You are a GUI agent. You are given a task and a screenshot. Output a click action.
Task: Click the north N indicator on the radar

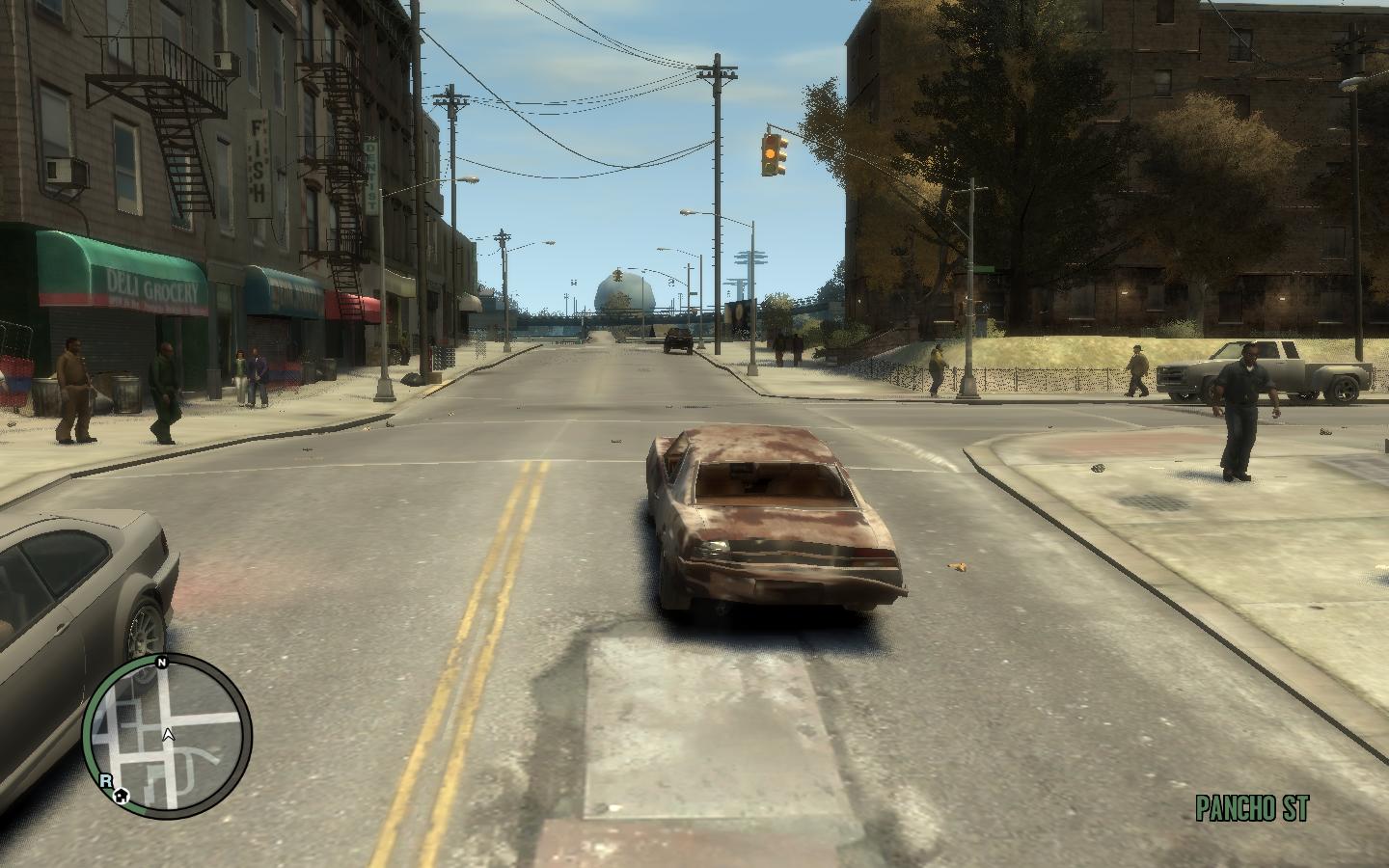click(x=162, y=663)
